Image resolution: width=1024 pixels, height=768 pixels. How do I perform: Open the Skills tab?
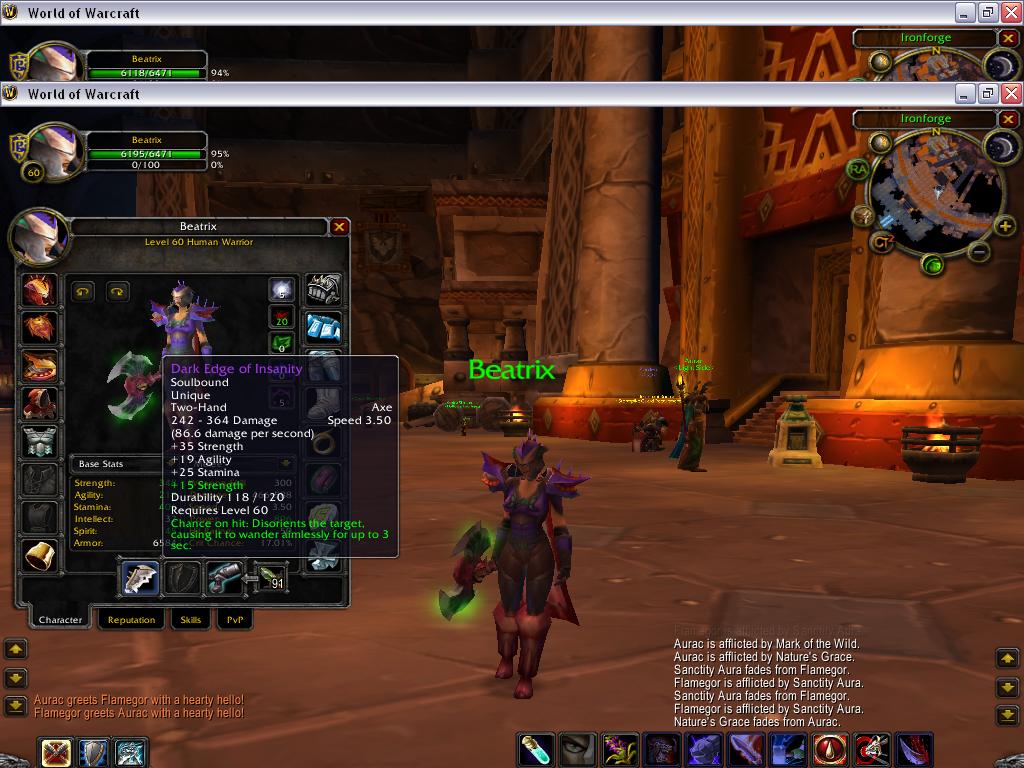pyautogui.click(x=190, y=620)
